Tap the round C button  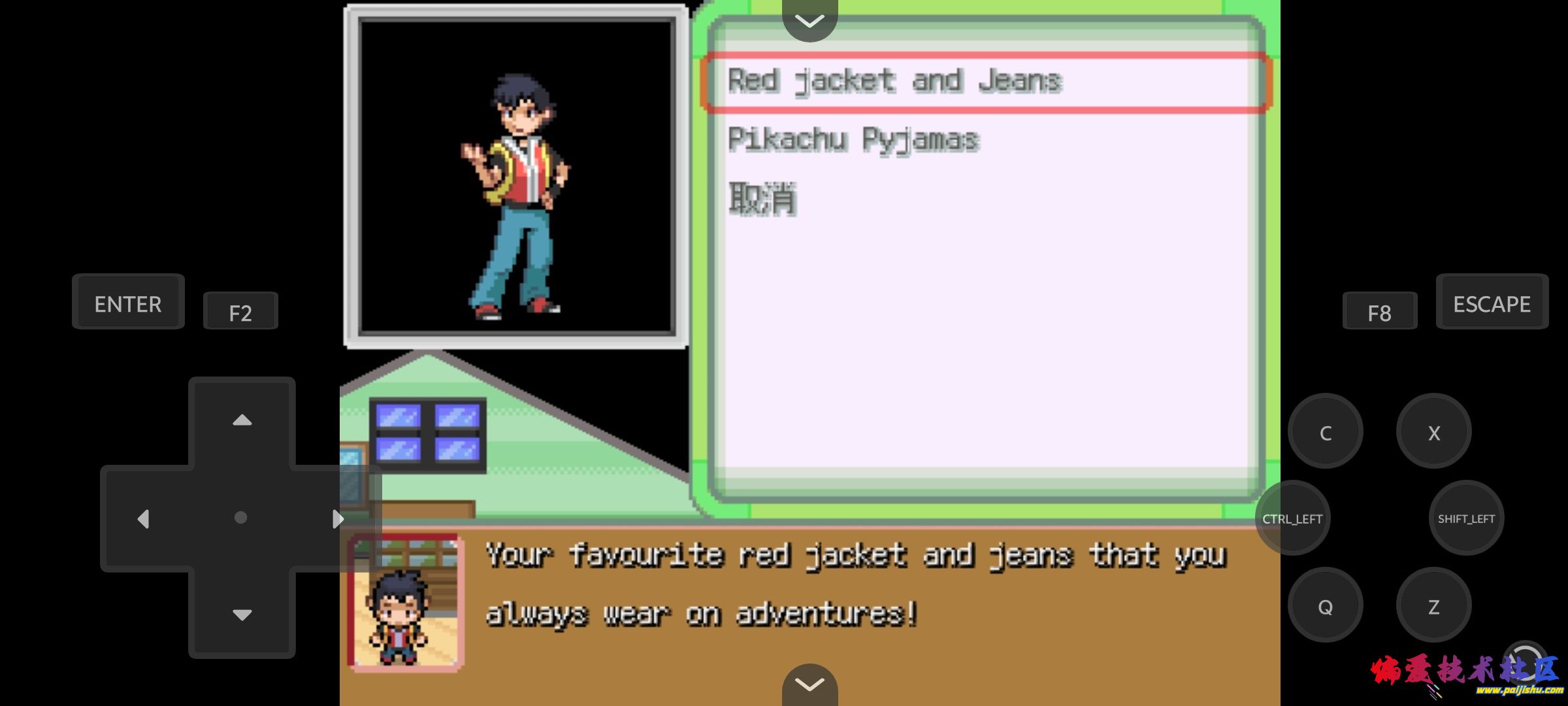(x=1325, y=432)
